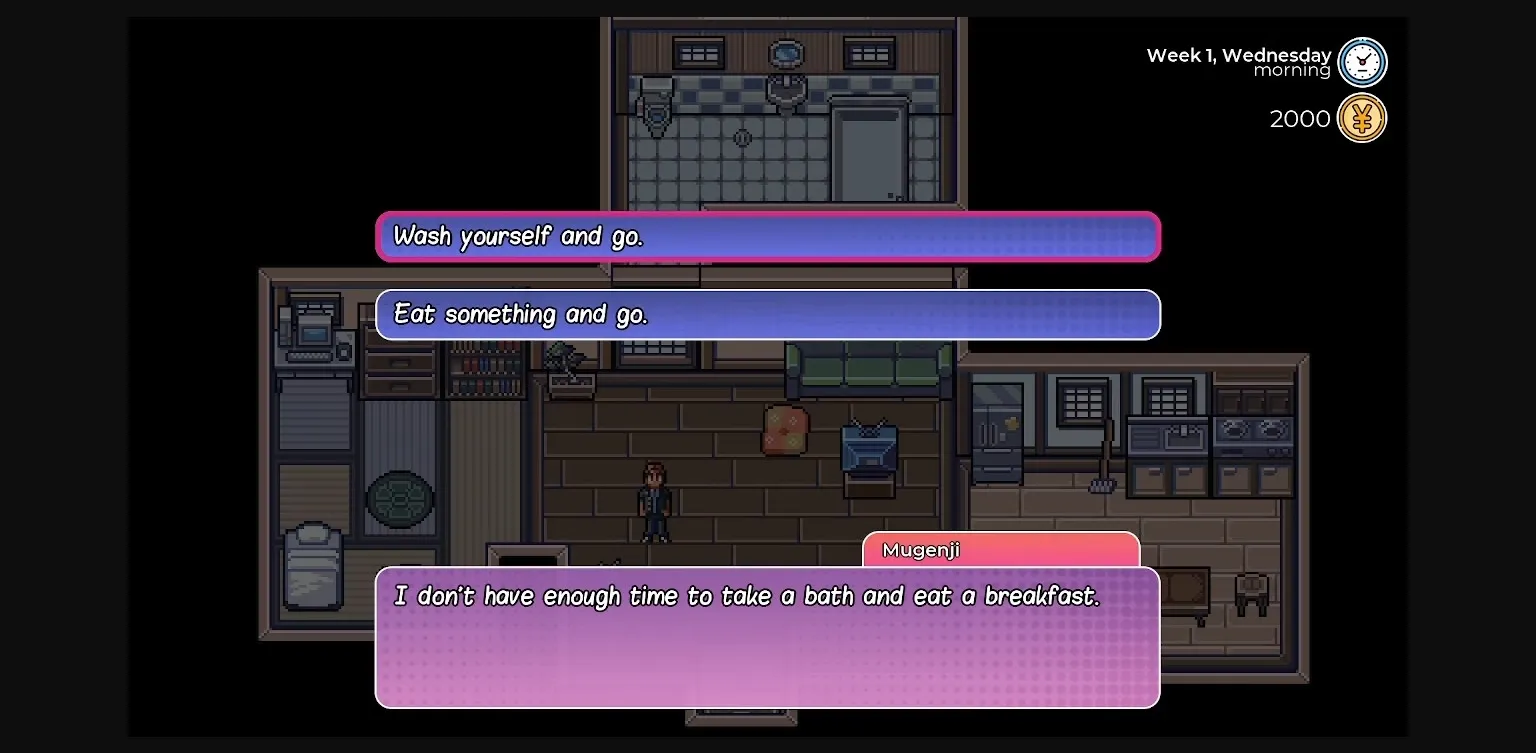Choose the 'Wash yourself and go.' option
1536x753 pixels.
tap(767, 236)
